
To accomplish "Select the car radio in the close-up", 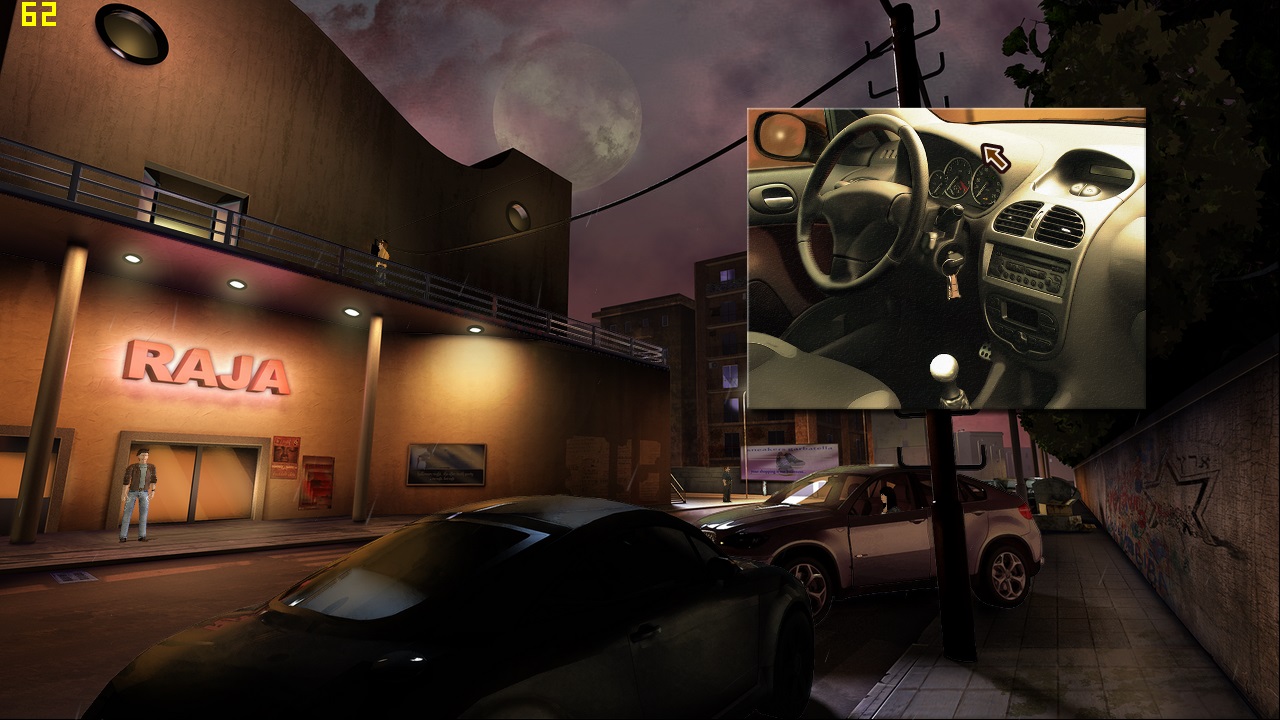I will [x=1027, y=268].
